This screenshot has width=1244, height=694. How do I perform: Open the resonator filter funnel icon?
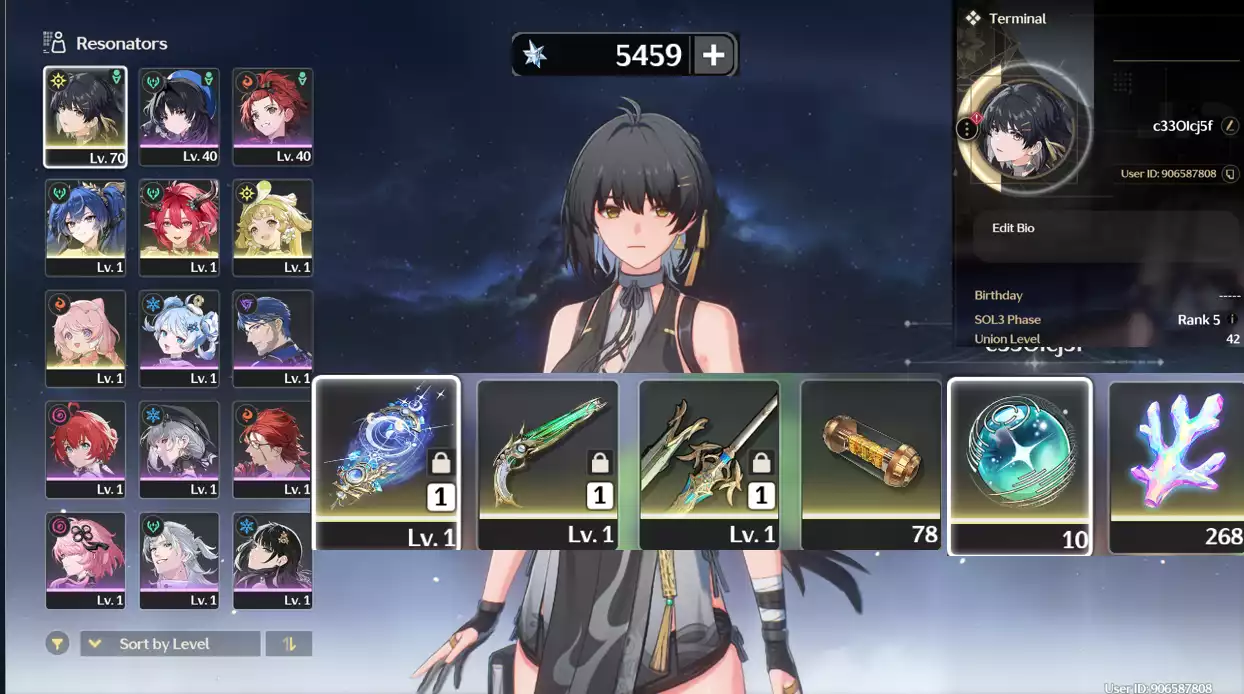[x=58, y=643]
